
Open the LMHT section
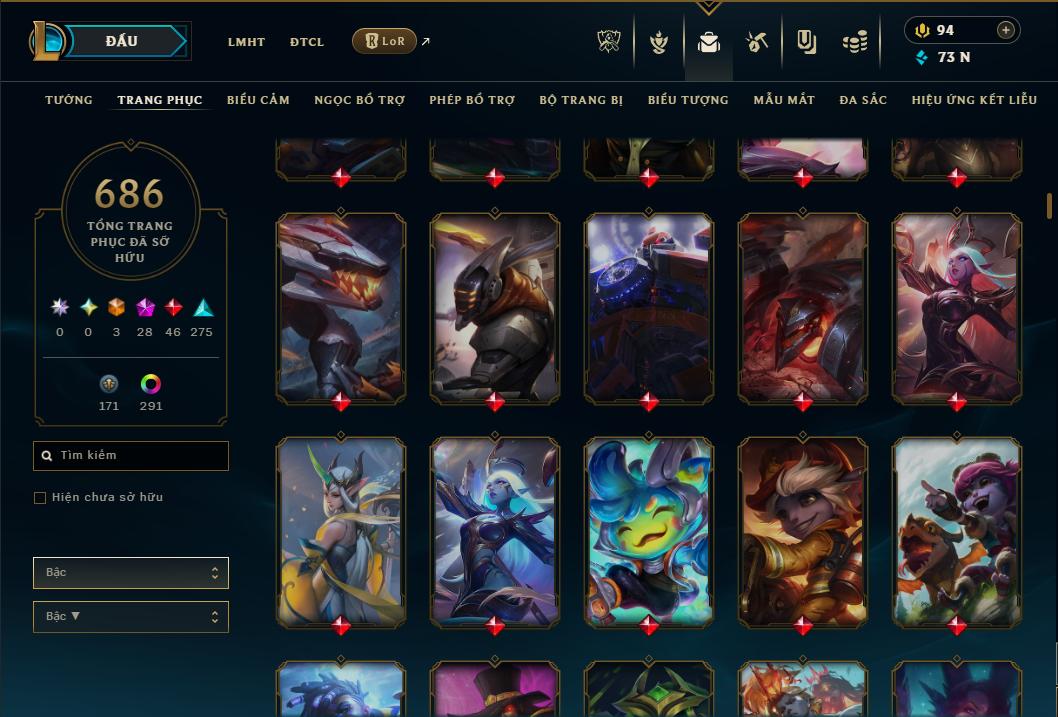pos(246,42)
